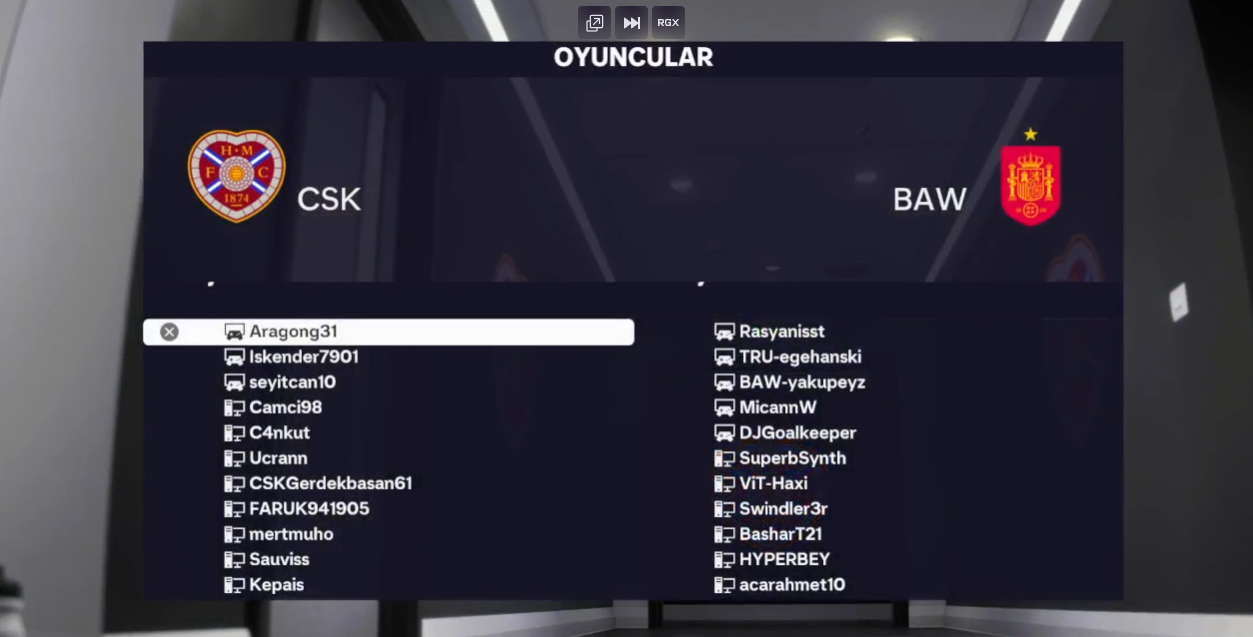
Task: Choose Iskender7901 in the player list
Action: pyautogui.click(x=303, y=357)
